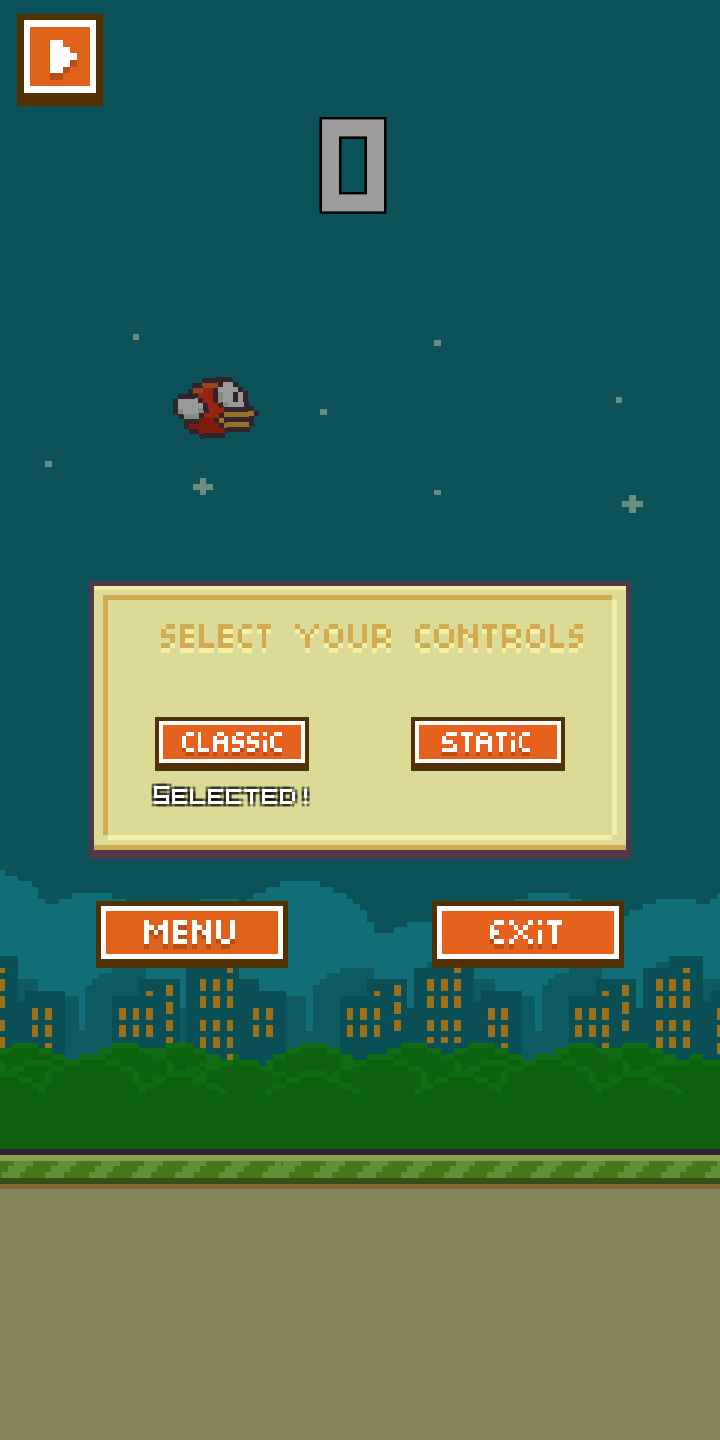Tap the orange play icon button
This screenshot has height=1440, width=720.
coord(60,58)
